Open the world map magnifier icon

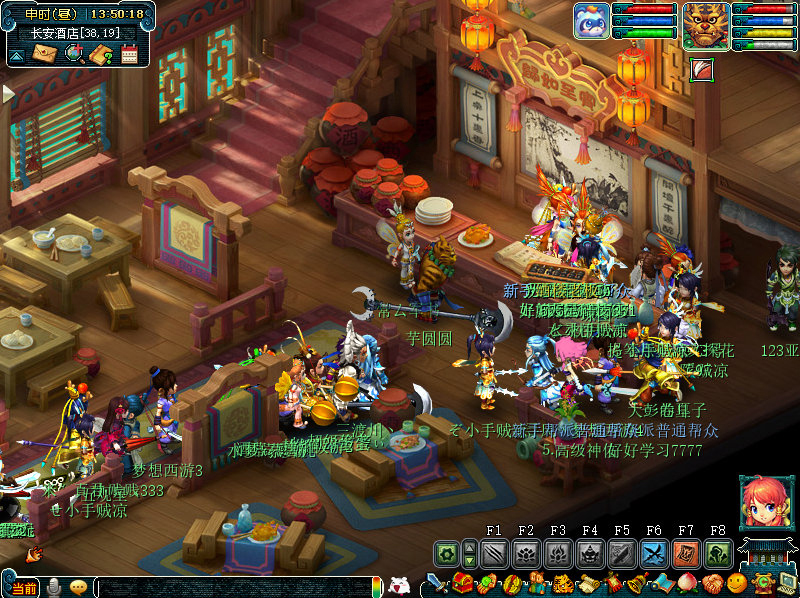pos(73,54)
